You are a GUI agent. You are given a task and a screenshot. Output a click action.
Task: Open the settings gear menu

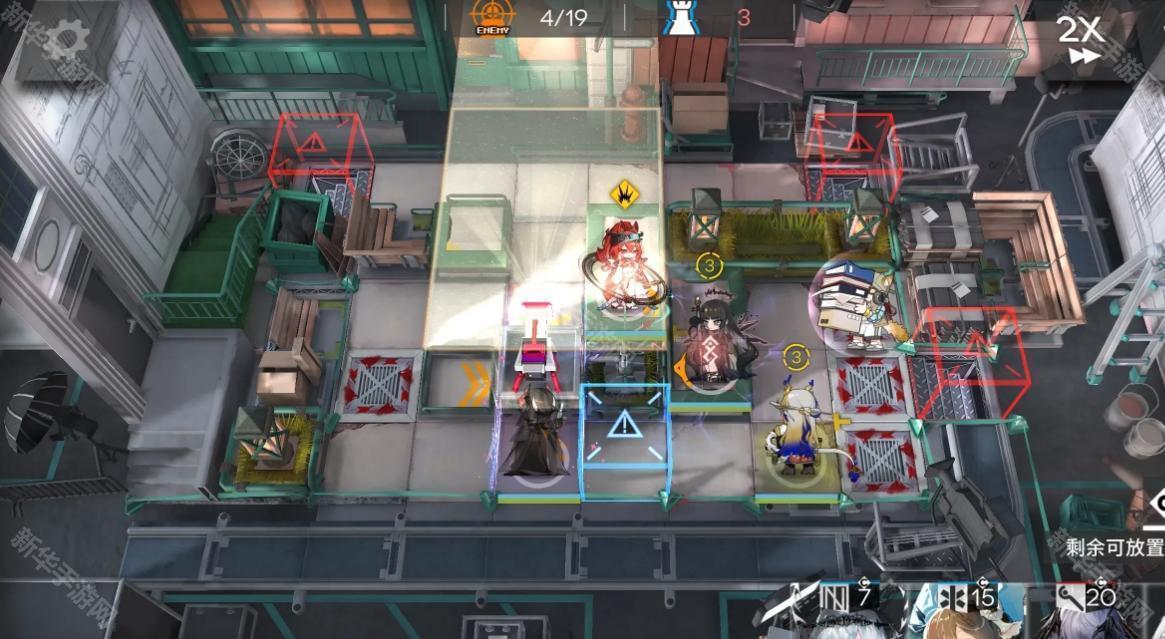pyautogui.click(x=66, y=42)
